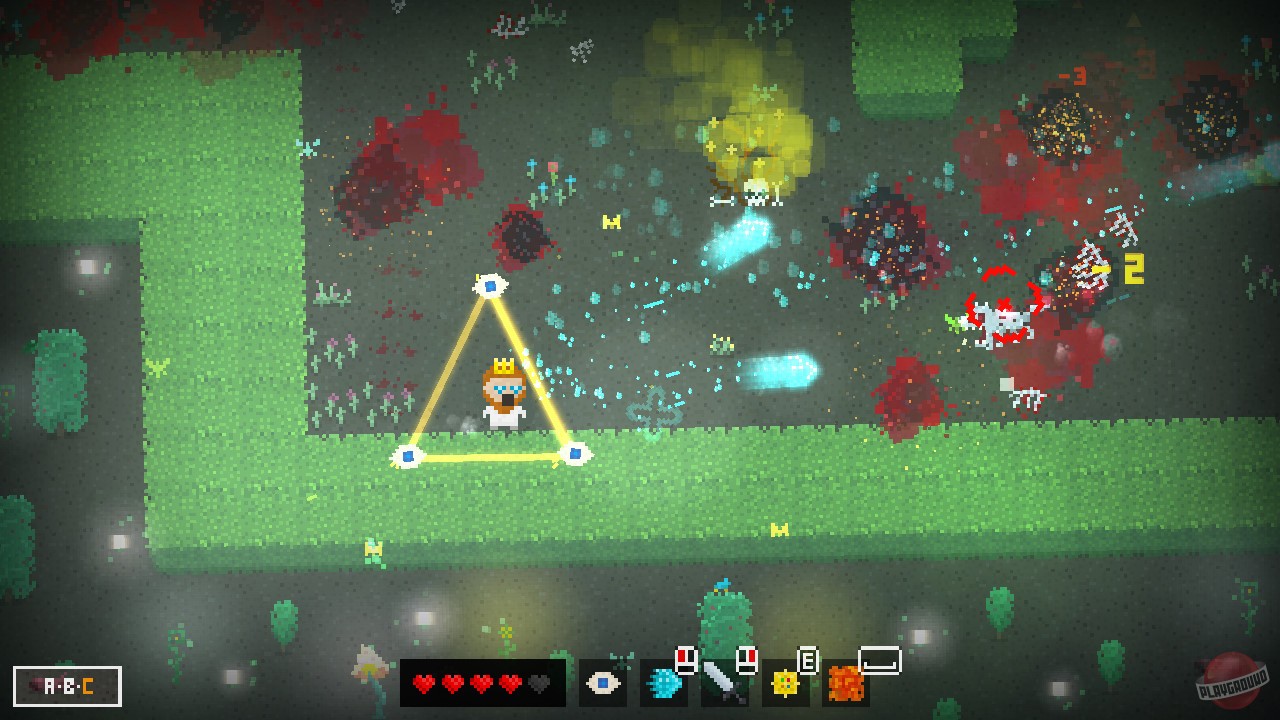
Task: Select the eye ability icon in the HUD
Action: pyautogui.click(x=604, y=683)
